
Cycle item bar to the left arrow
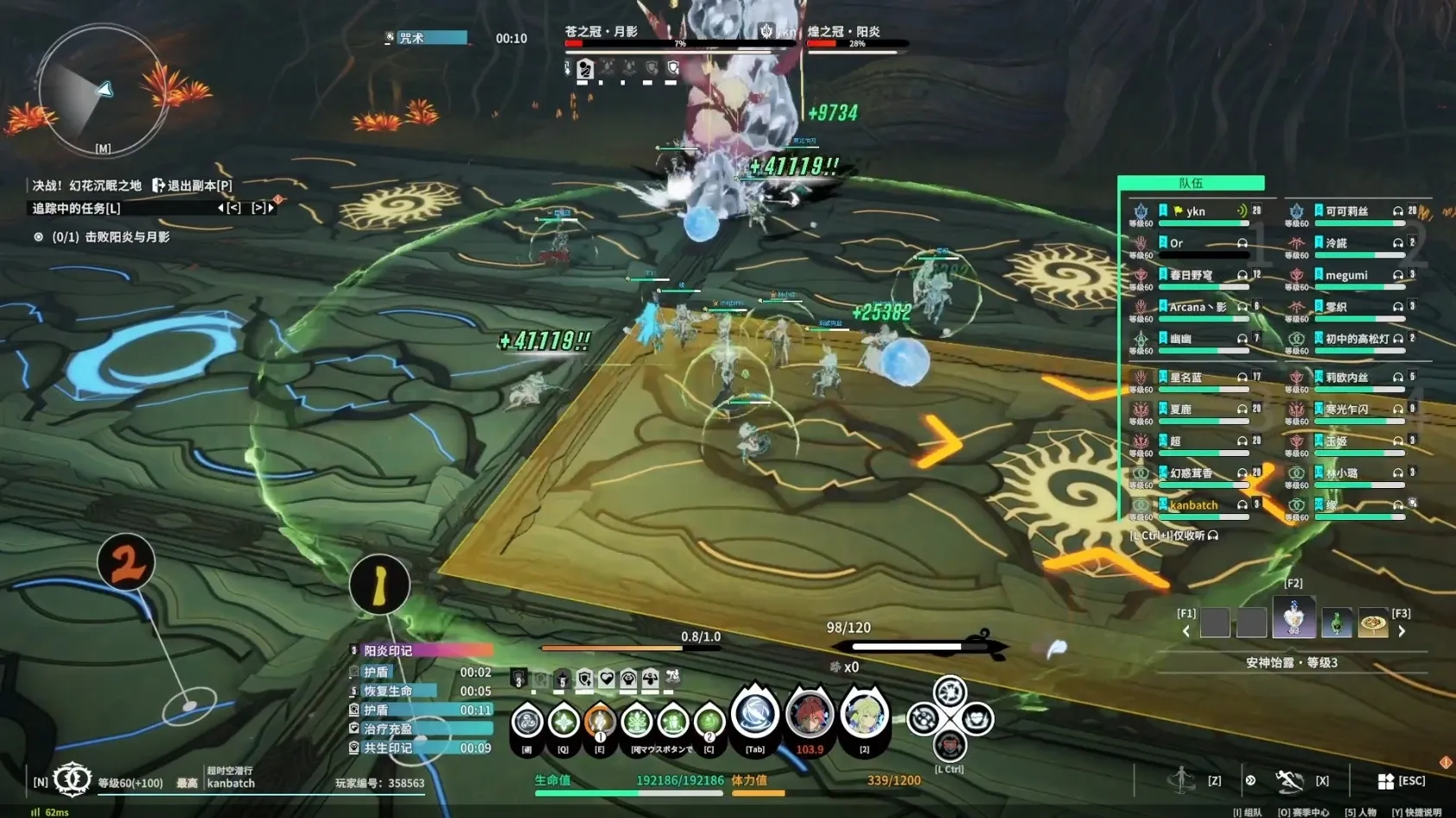coord(1186,631)
